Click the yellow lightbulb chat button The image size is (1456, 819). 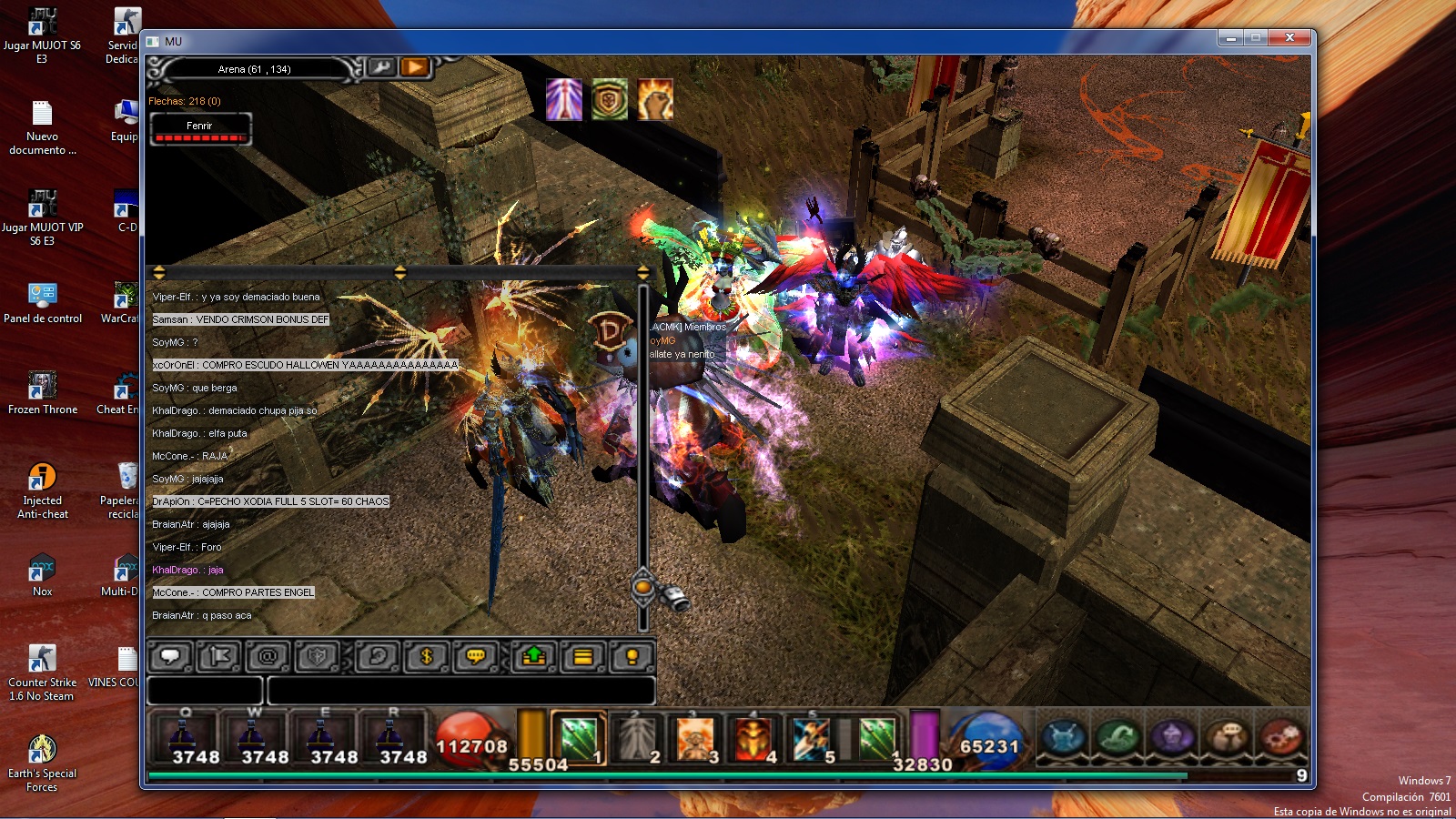[632, 656]
